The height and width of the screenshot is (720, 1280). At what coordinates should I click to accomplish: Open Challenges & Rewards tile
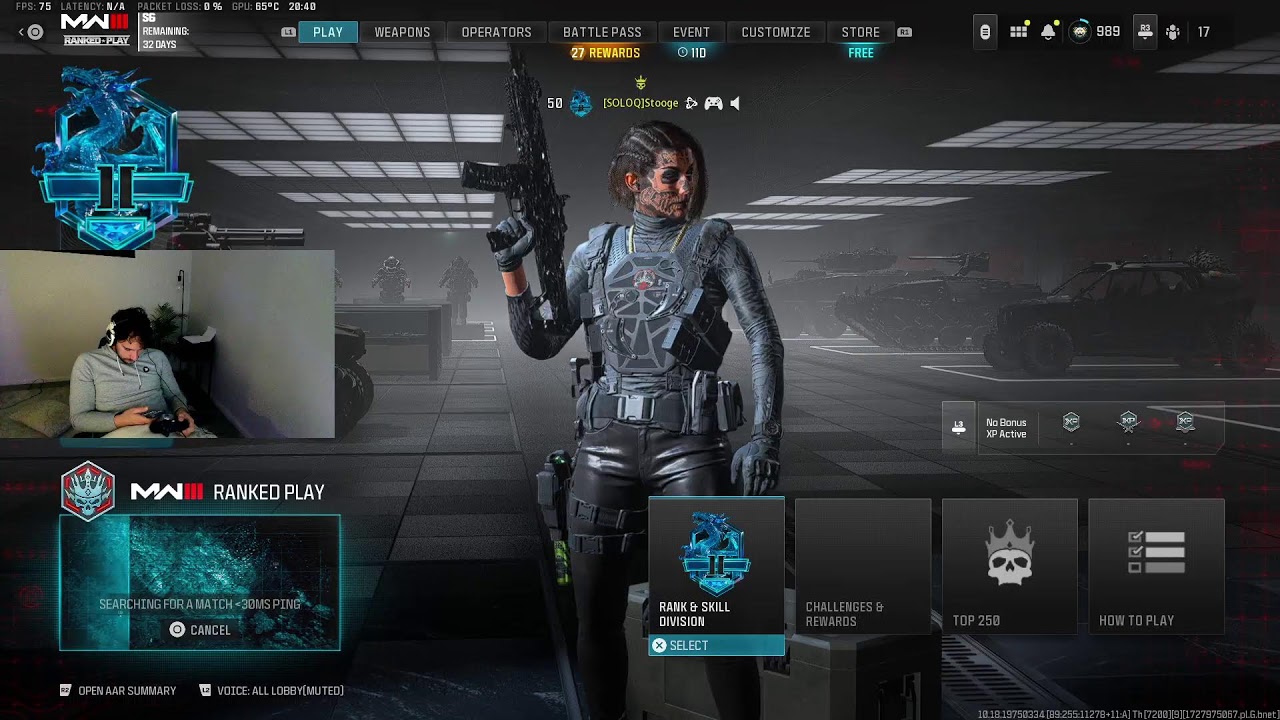tap(862, 566)
